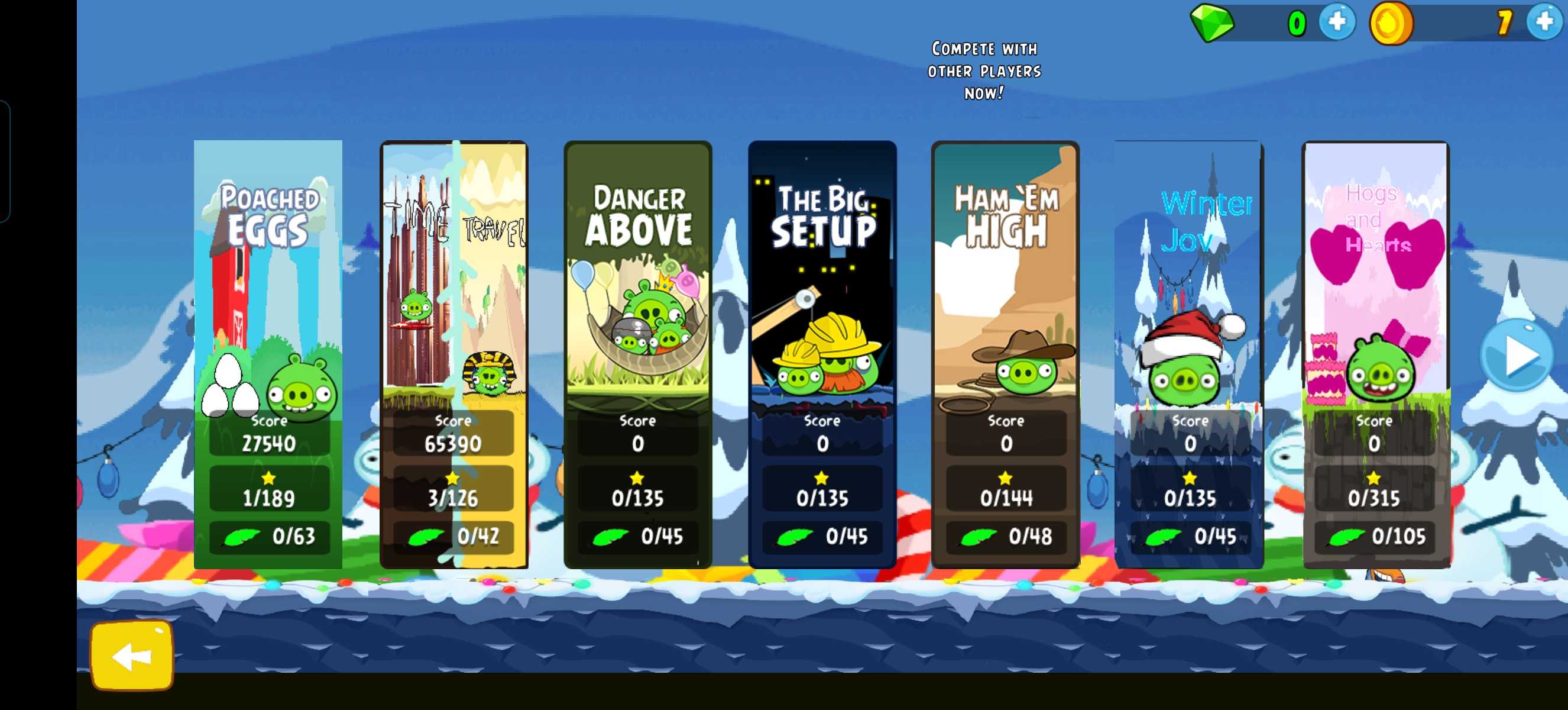
Task: Add coins with the plus button
Action: (1545, 22)
